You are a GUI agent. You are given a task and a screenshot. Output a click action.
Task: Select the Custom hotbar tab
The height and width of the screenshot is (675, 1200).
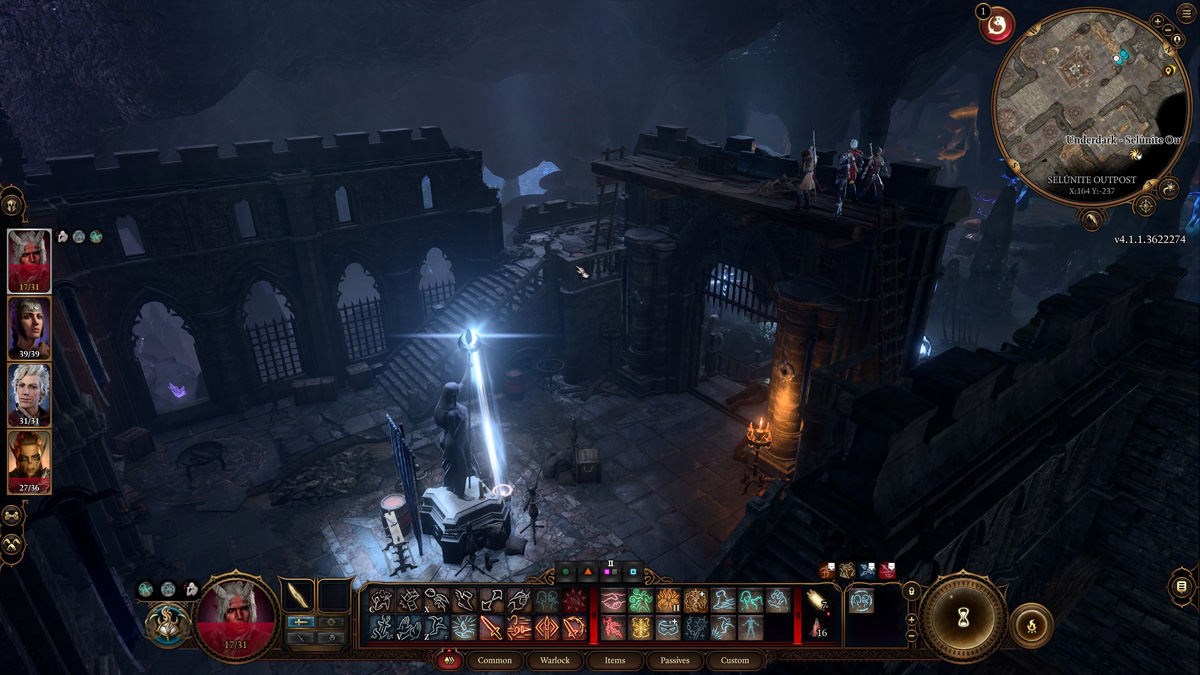pyautogui.click(x=734, y=660)
